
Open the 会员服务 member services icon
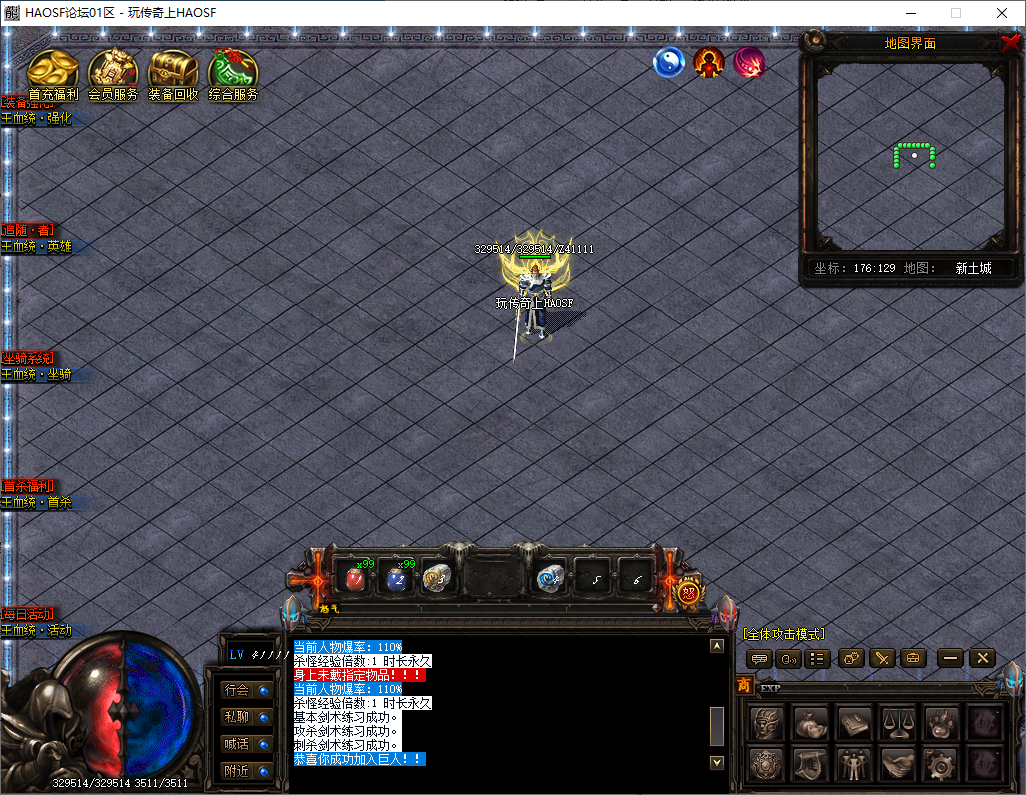pos(113,72)
